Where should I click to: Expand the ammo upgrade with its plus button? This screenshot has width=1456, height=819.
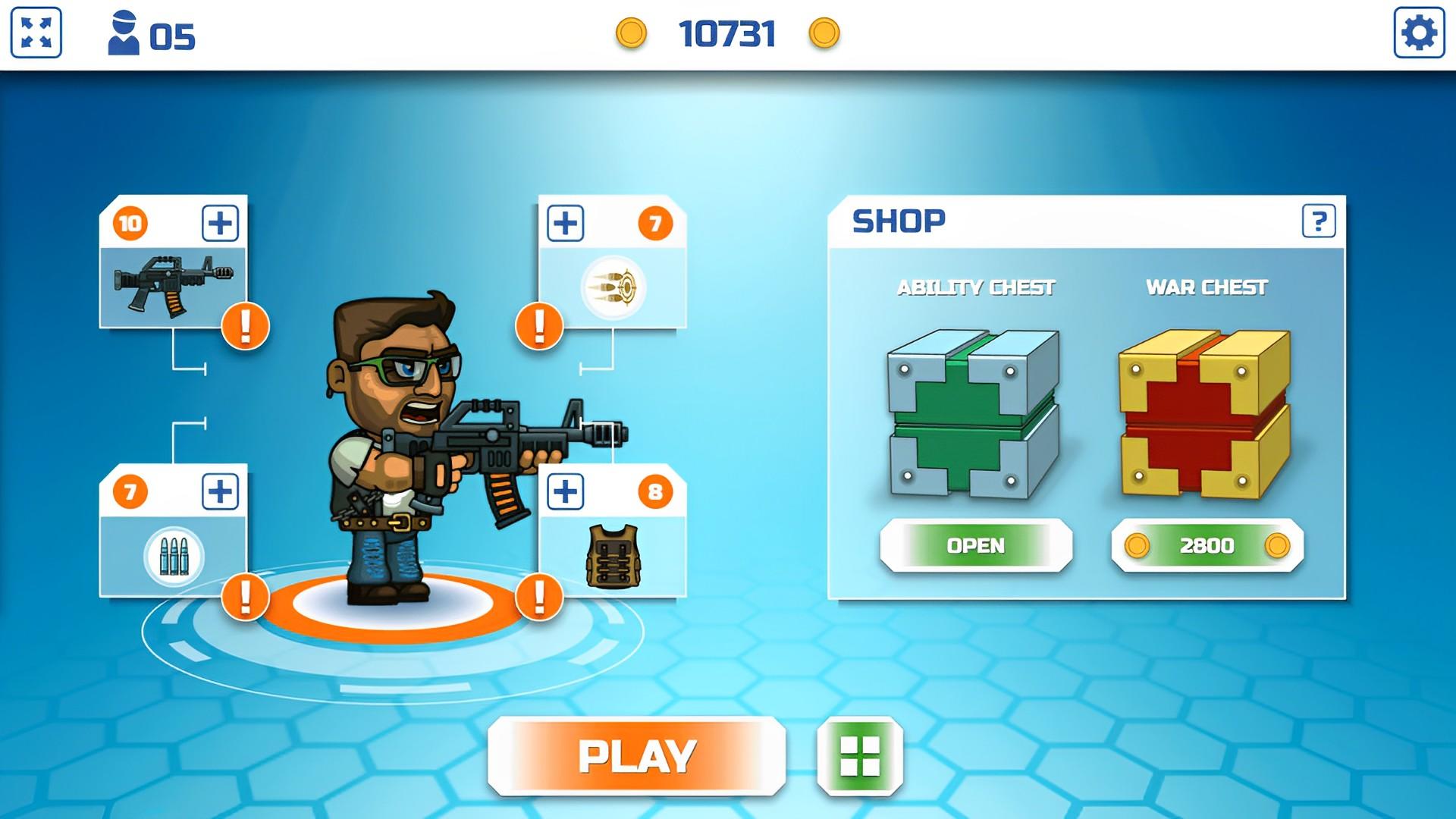pos(566,221)
